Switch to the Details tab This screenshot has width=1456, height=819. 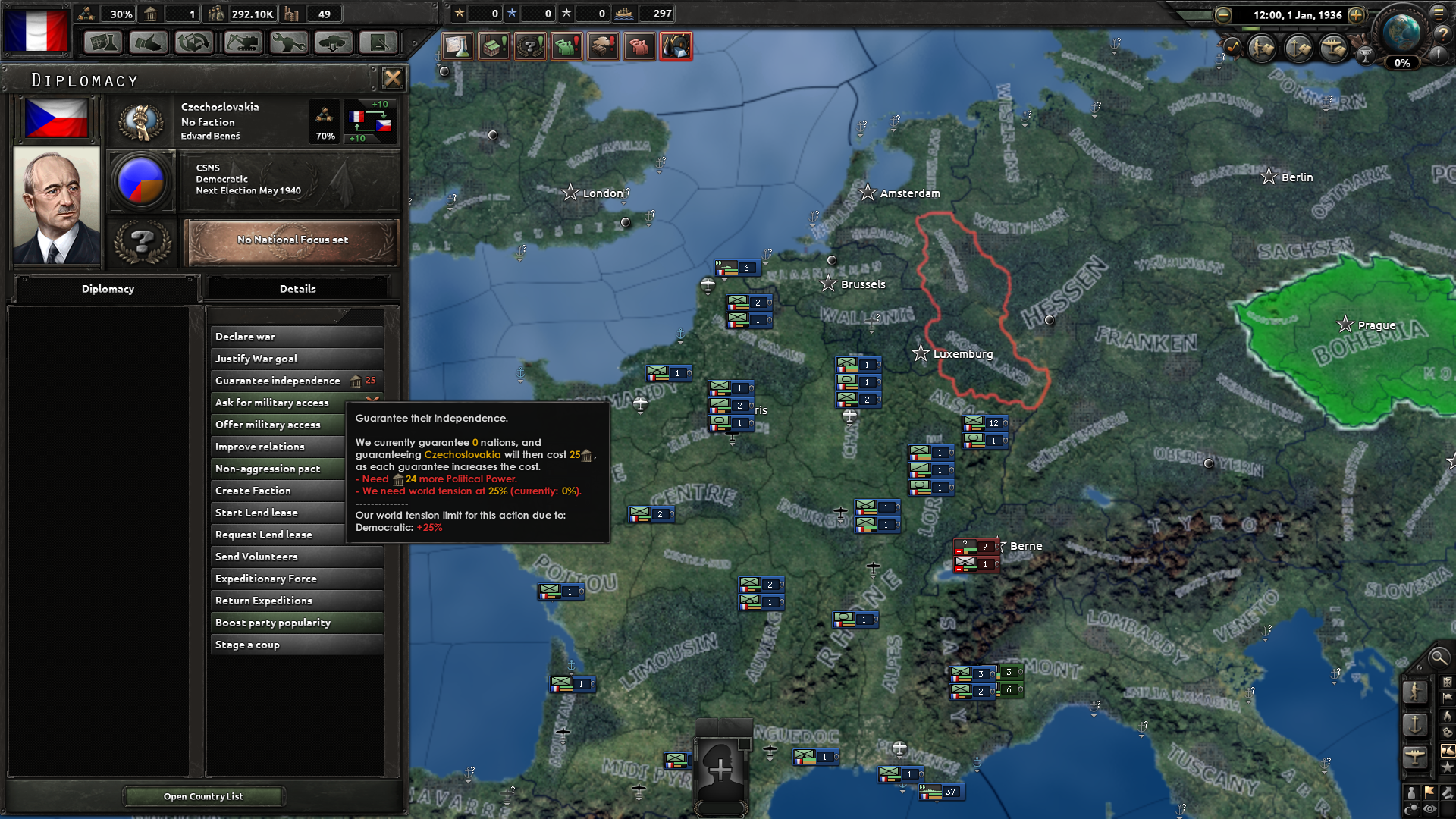[x=298, y=289]
